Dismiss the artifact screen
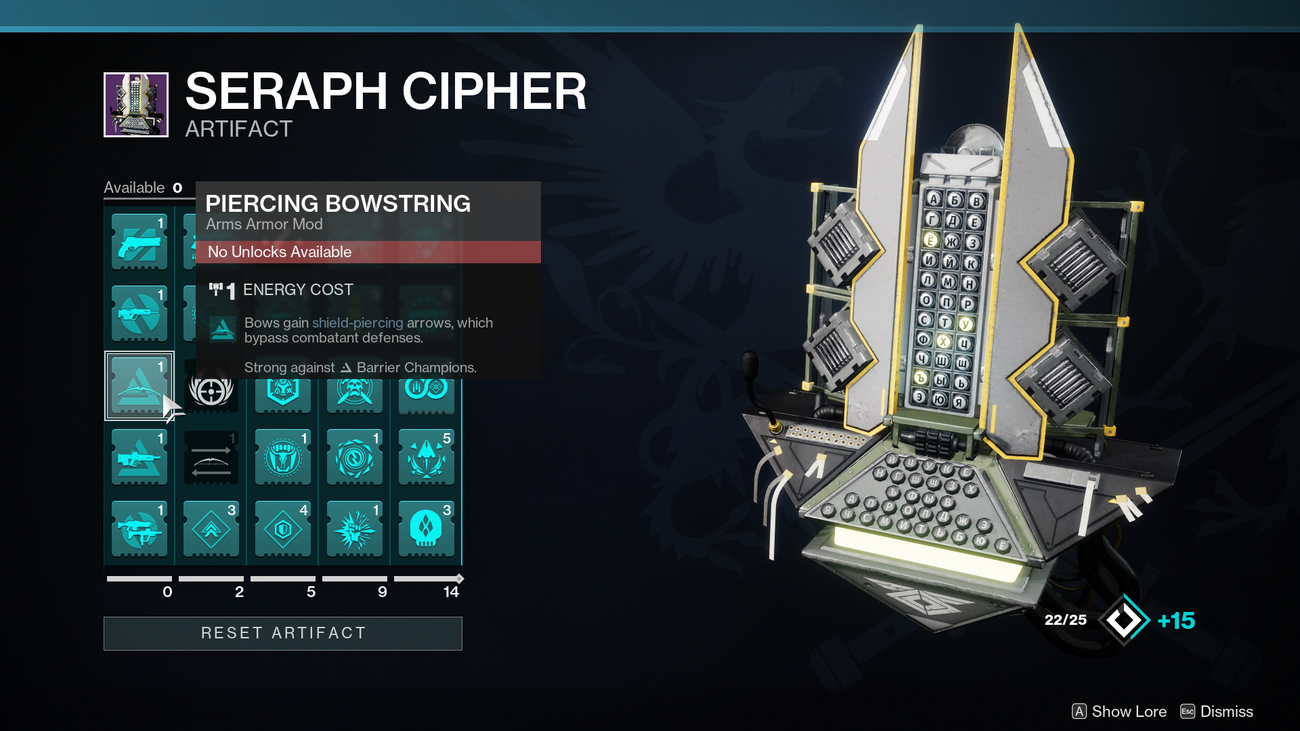The width and height of the screenshot is (1300, 731). [x=1217, y=711]
